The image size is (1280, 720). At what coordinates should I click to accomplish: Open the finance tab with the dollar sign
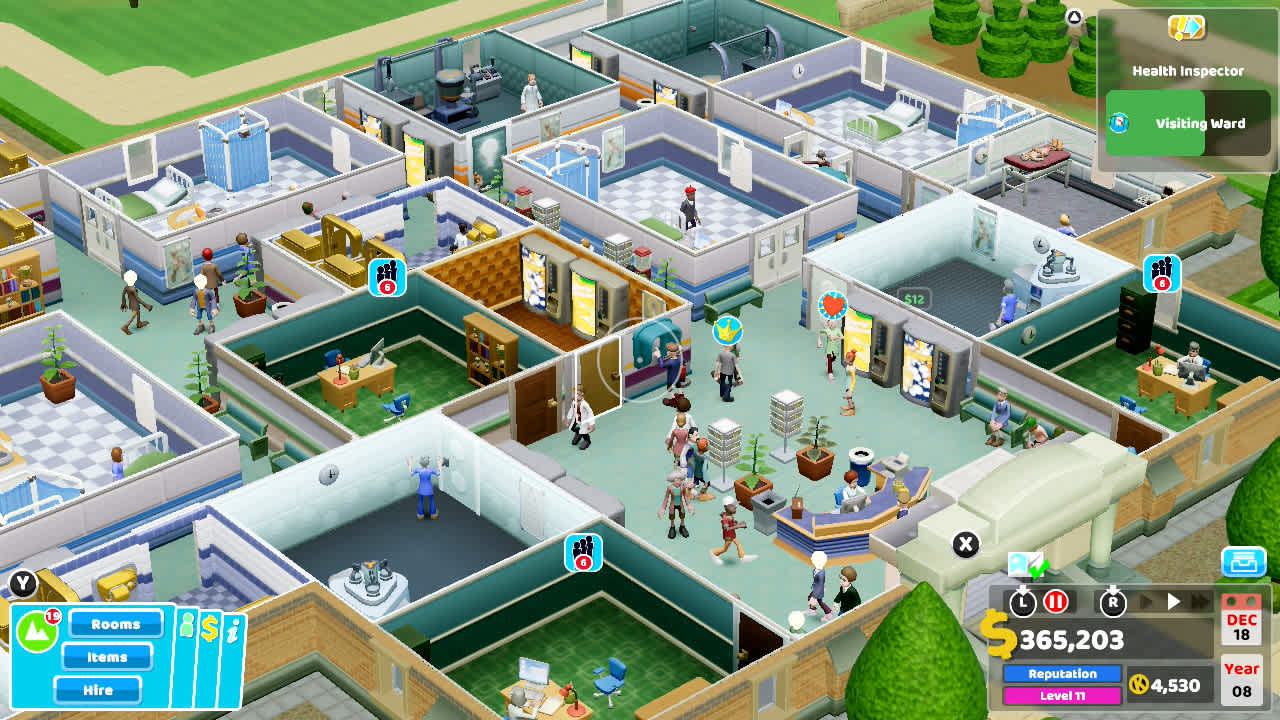point(211,629)
